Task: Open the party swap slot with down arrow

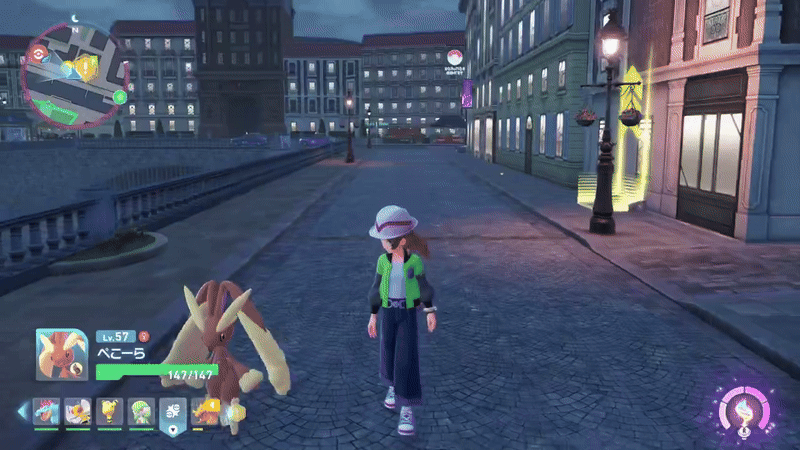Action: pos(172,413)
